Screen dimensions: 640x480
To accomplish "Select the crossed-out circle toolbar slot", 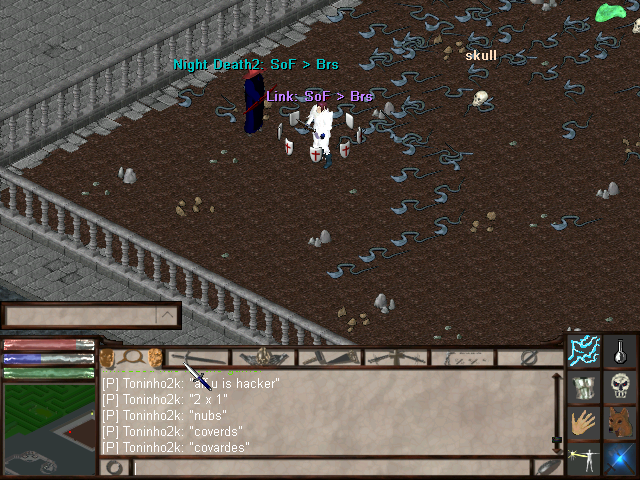I will tap(531, 357).
